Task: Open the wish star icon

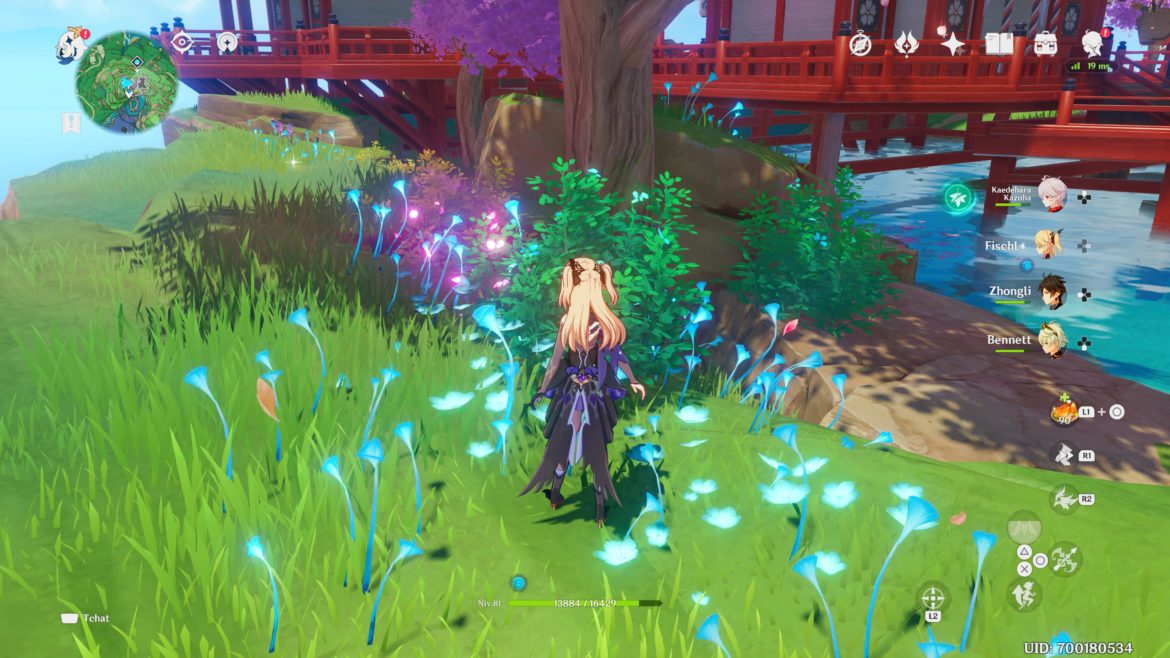Action: 952,44
